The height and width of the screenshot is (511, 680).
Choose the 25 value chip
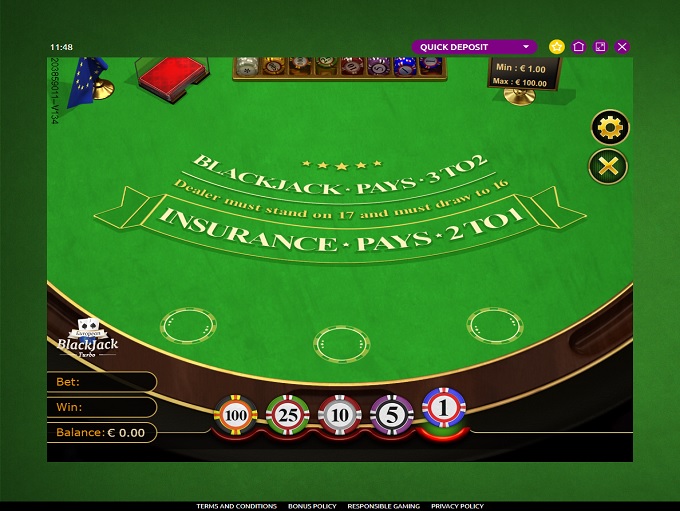(288, 414)
